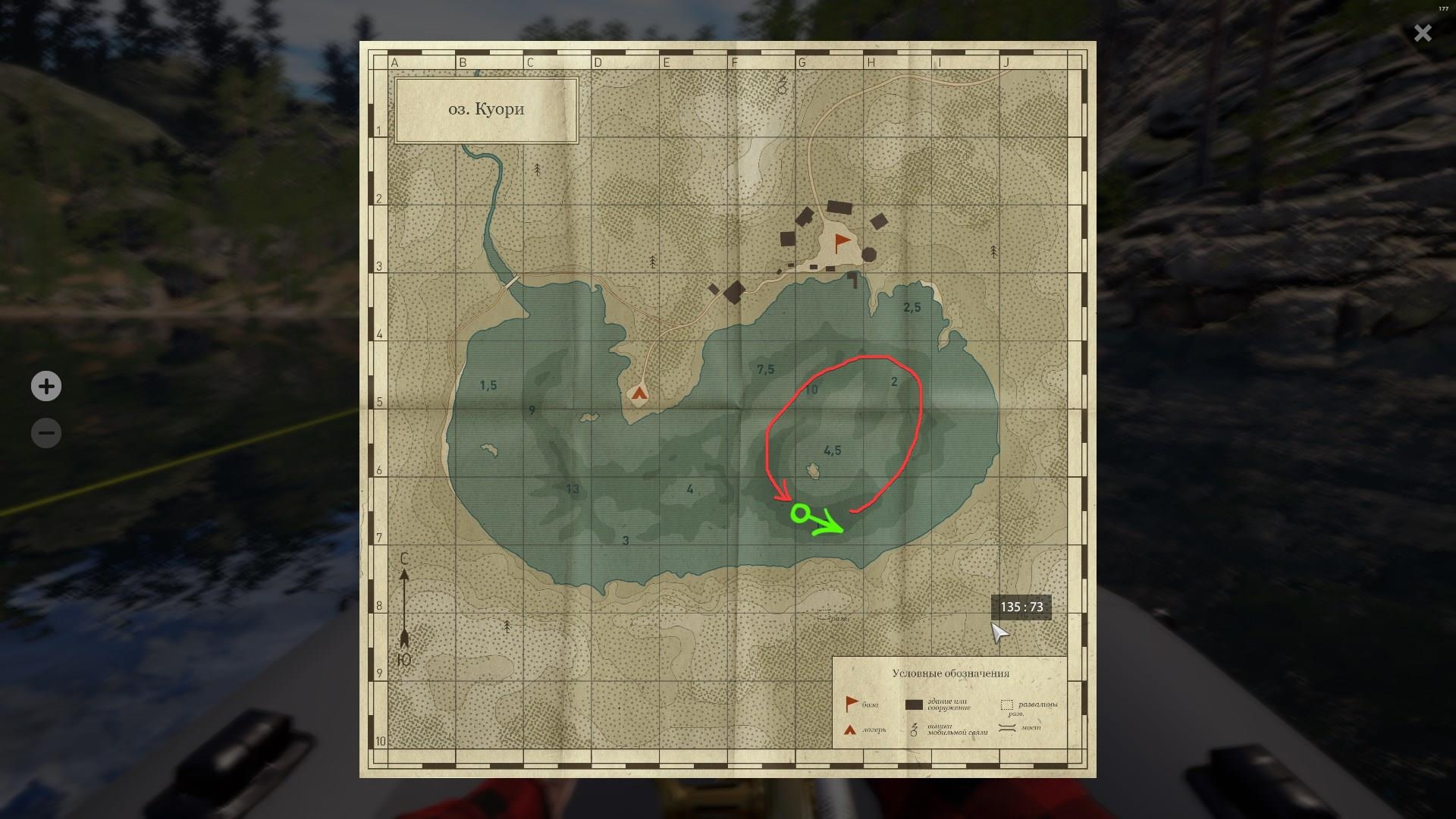The width and height of the screenshot is (1456, 819).
Task: Close the map with the X button
Action: point(1423,33)
